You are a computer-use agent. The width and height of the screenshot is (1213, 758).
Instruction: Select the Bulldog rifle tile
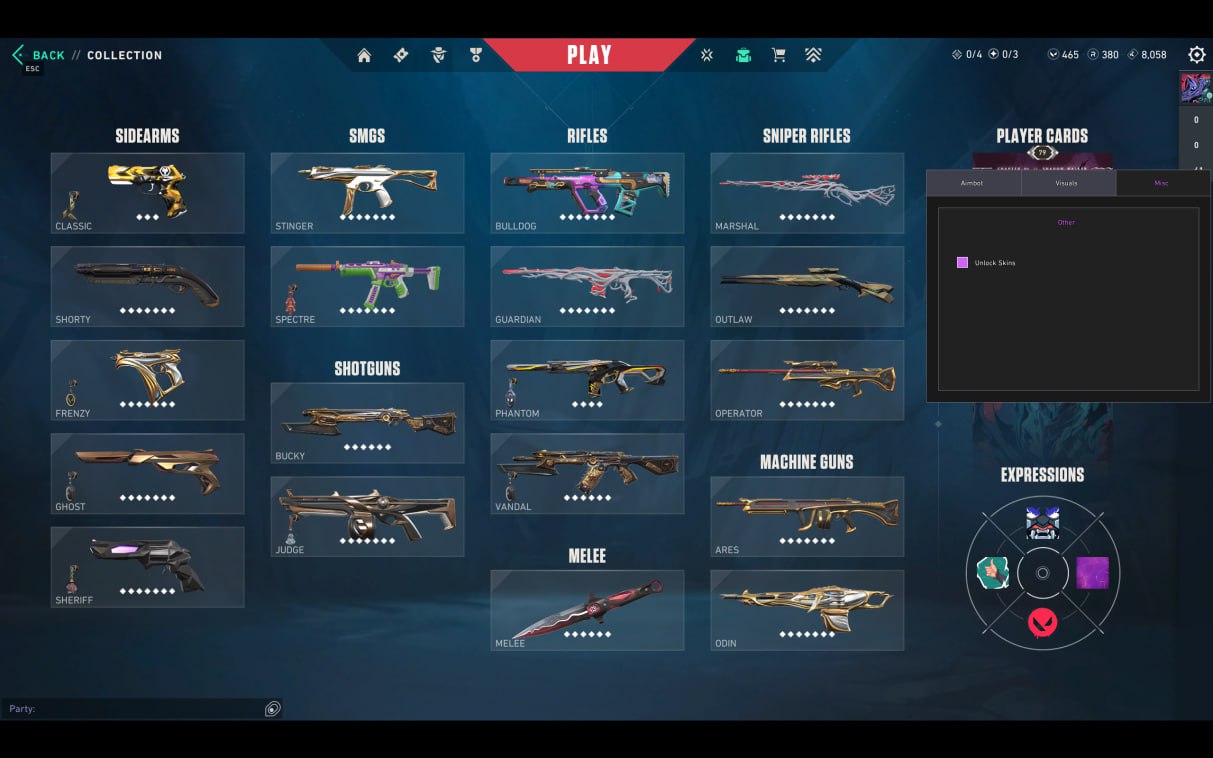pyautogui.click(x=587, y=193)
